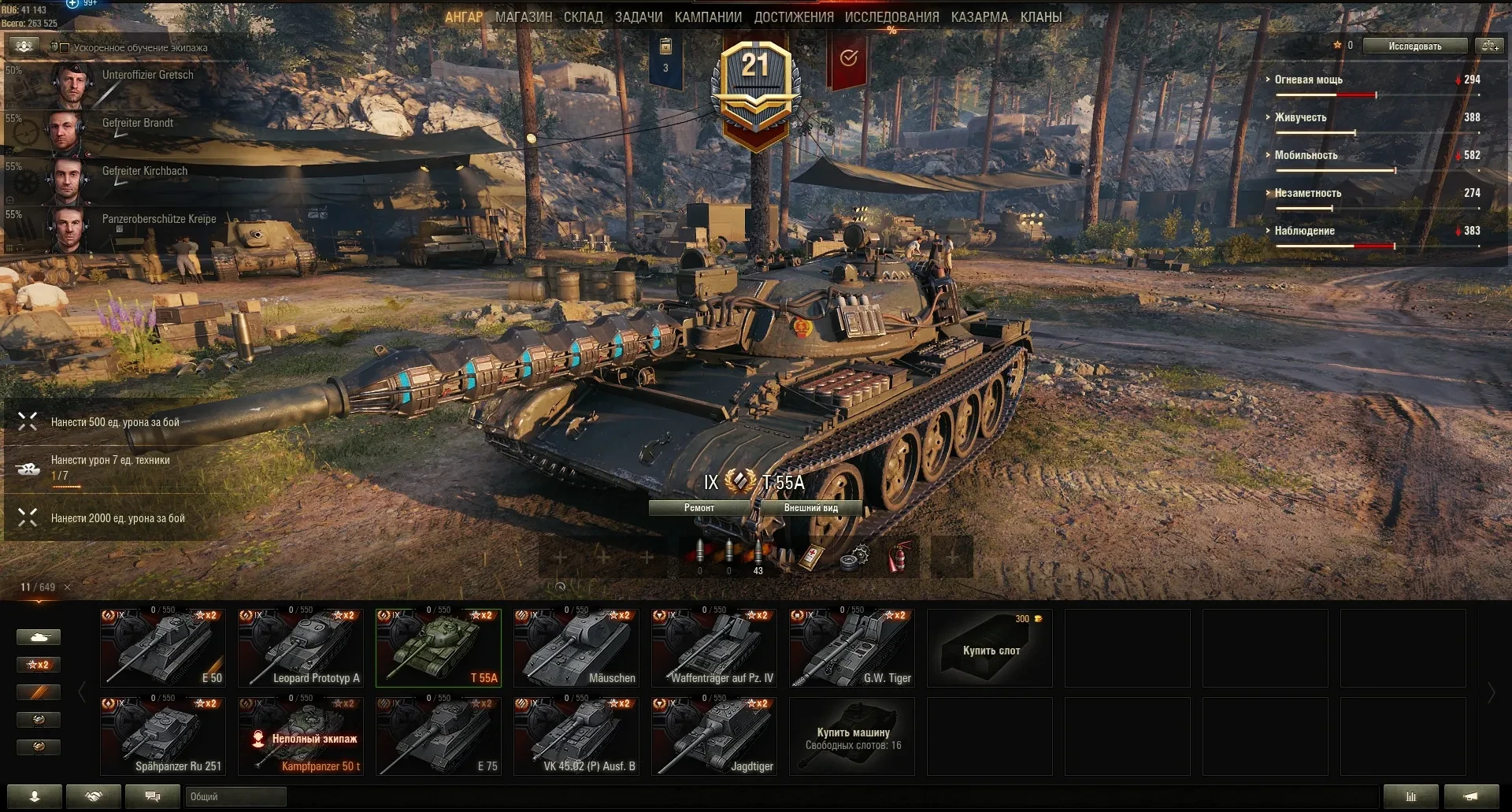
Task: Open the Кланы clans tab
Action: 1040,17
